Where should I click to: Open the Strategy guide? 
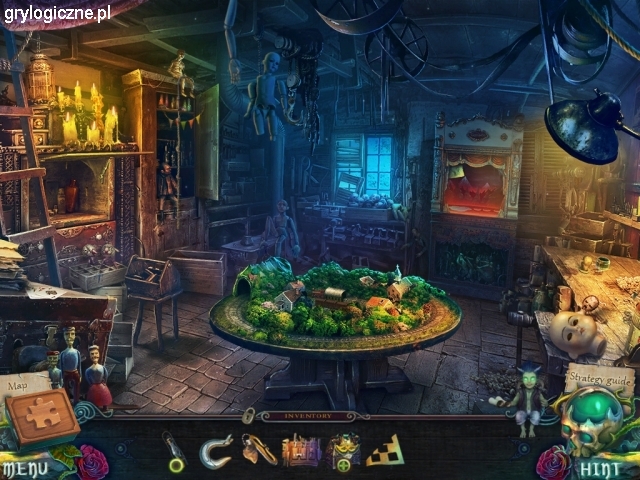click(x=599, y=380)
